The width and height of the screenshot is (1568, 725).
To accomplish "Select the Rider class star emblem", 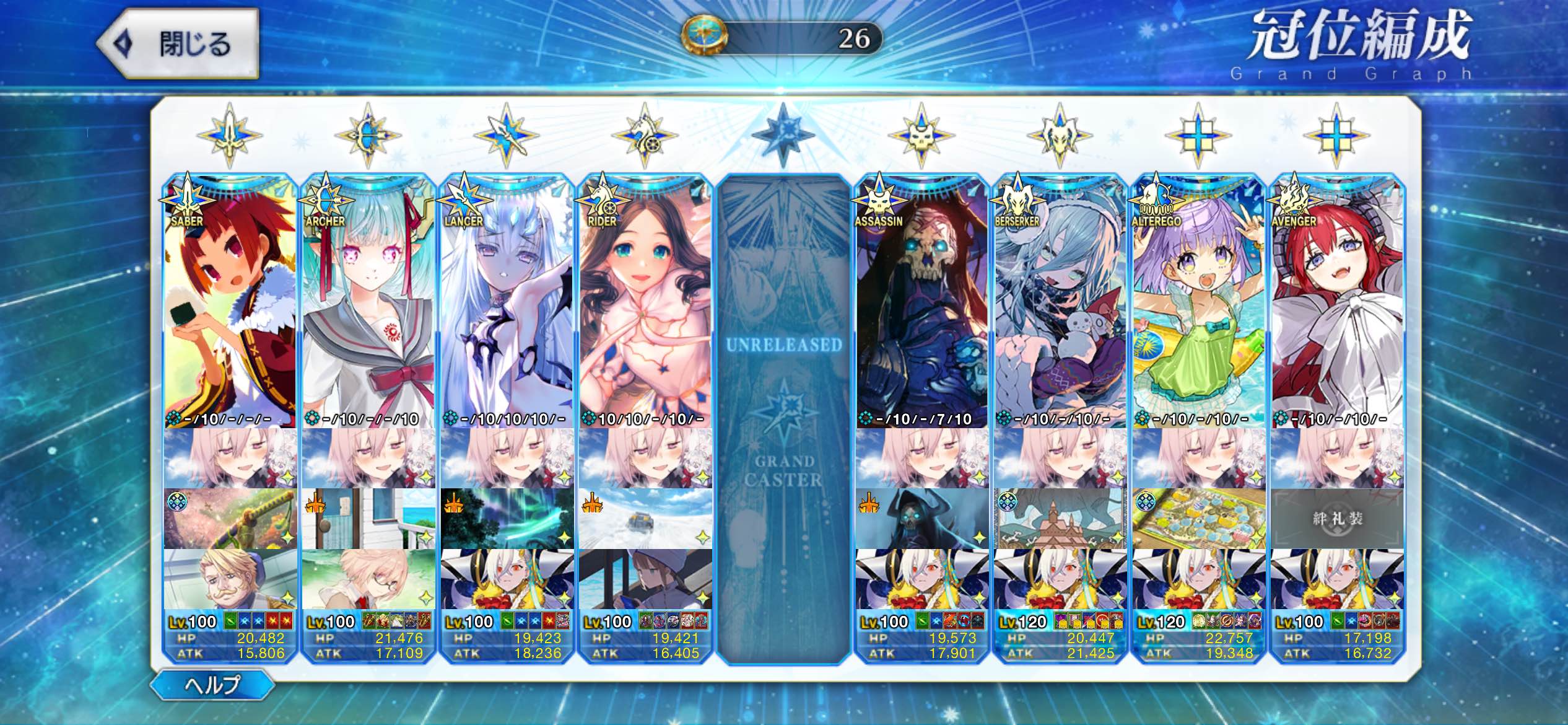I will point(645,135).
